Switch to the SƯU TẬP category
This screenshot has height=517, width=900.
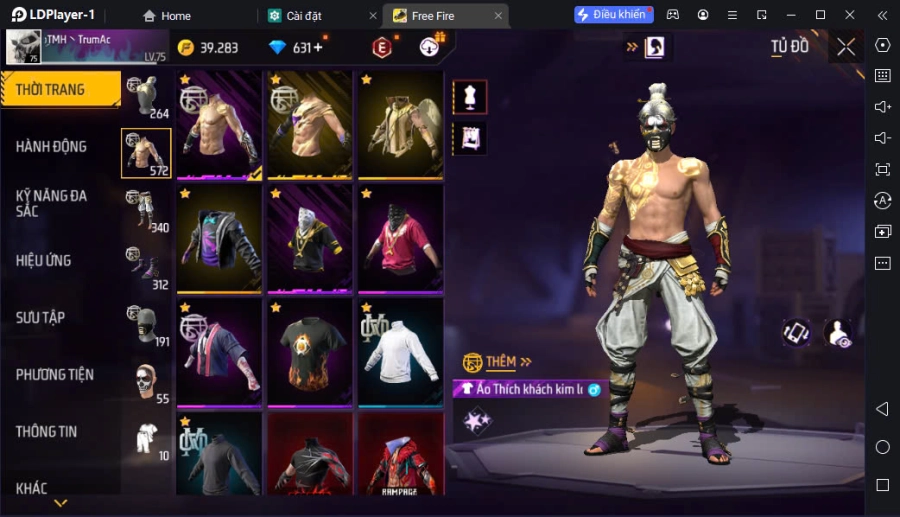pyautogui.click(x=40, y=318)
